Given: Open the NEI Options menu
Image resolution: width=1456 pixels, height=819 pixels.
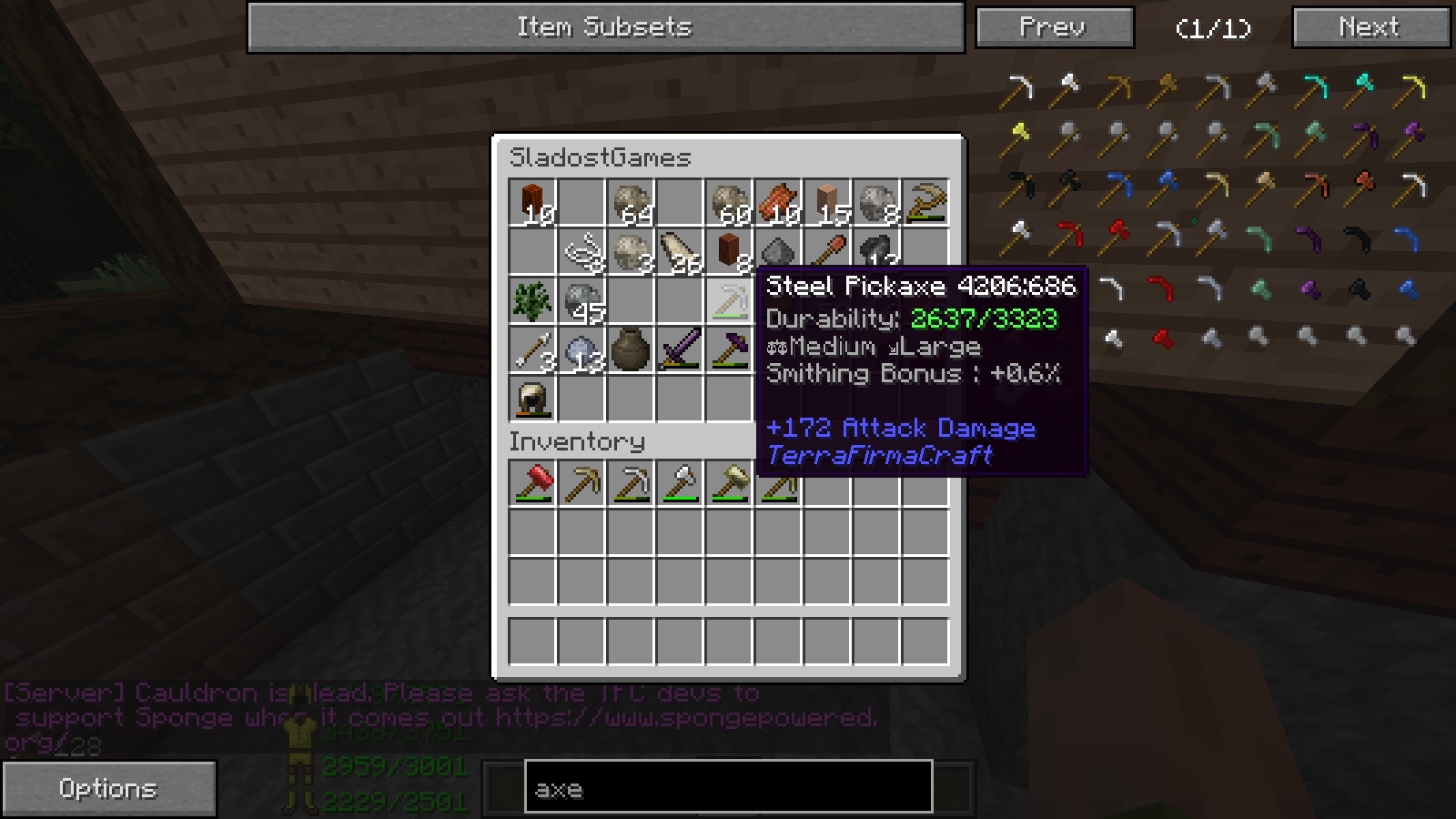Looking at the screenshot, I should coord(108,788).
